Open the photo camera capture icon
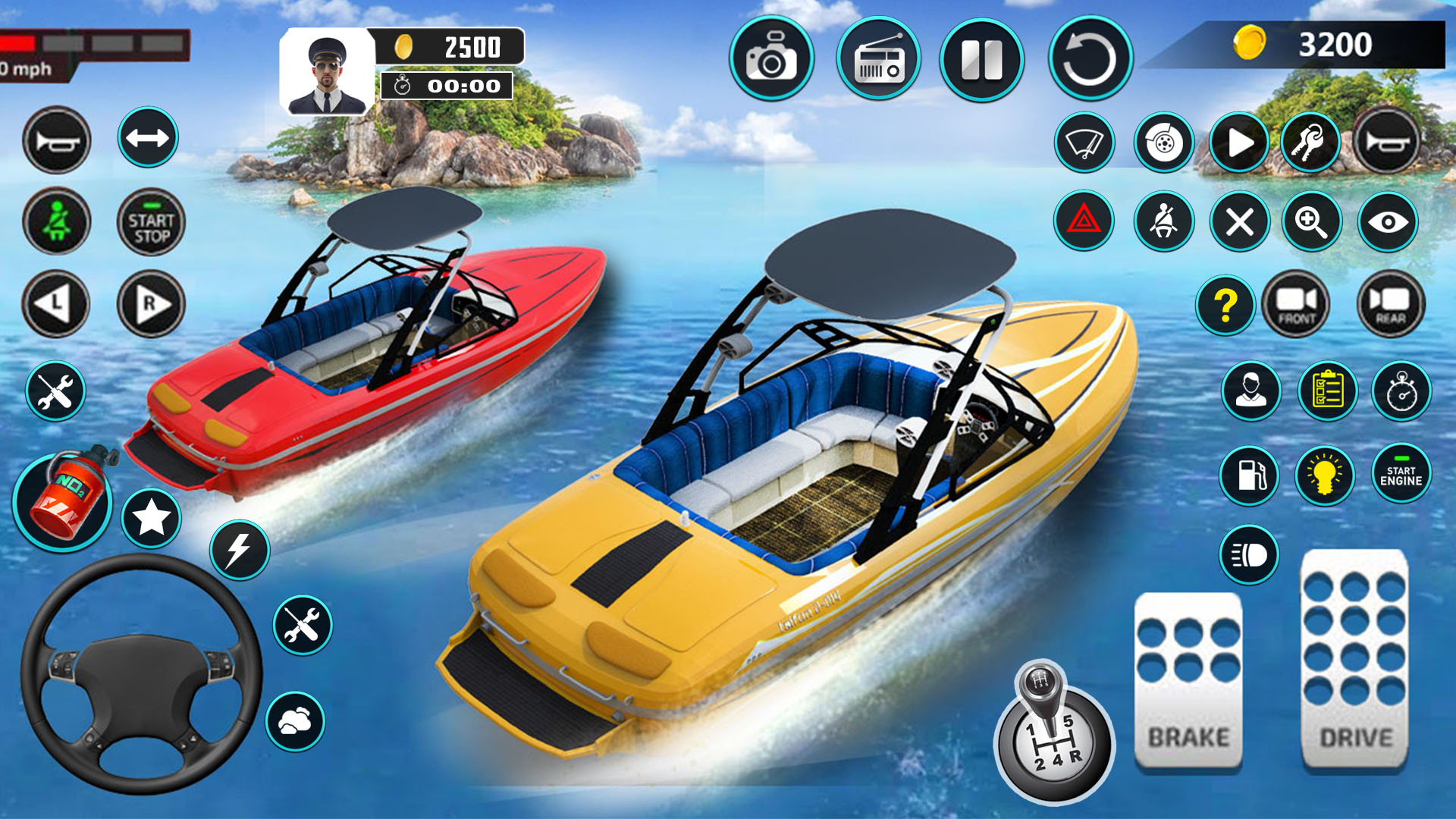This screenshot has width=1456, height=819. click(773, 61)
